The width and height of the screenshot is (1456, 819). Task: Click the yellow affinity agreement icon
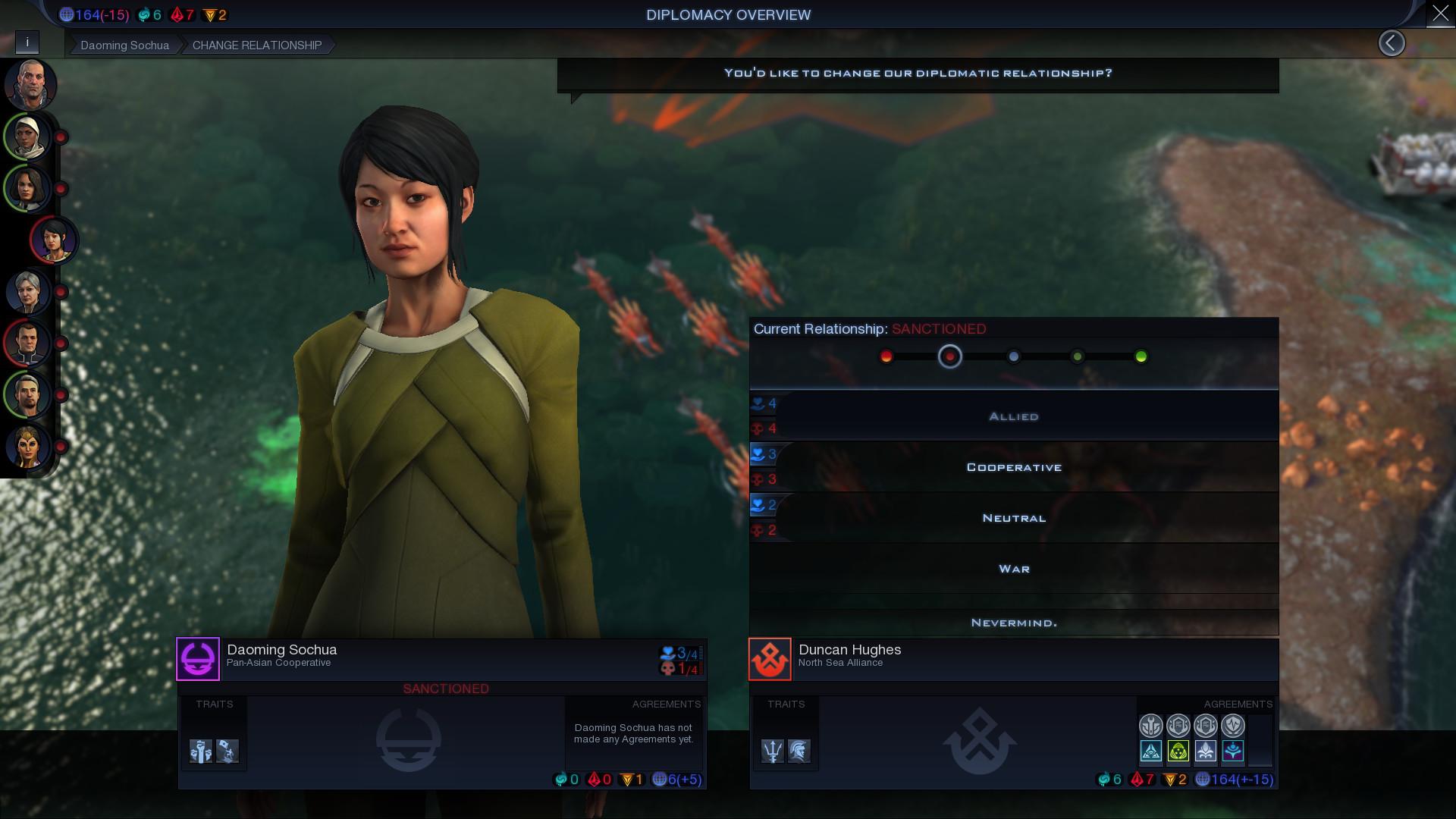point(1178,751)
